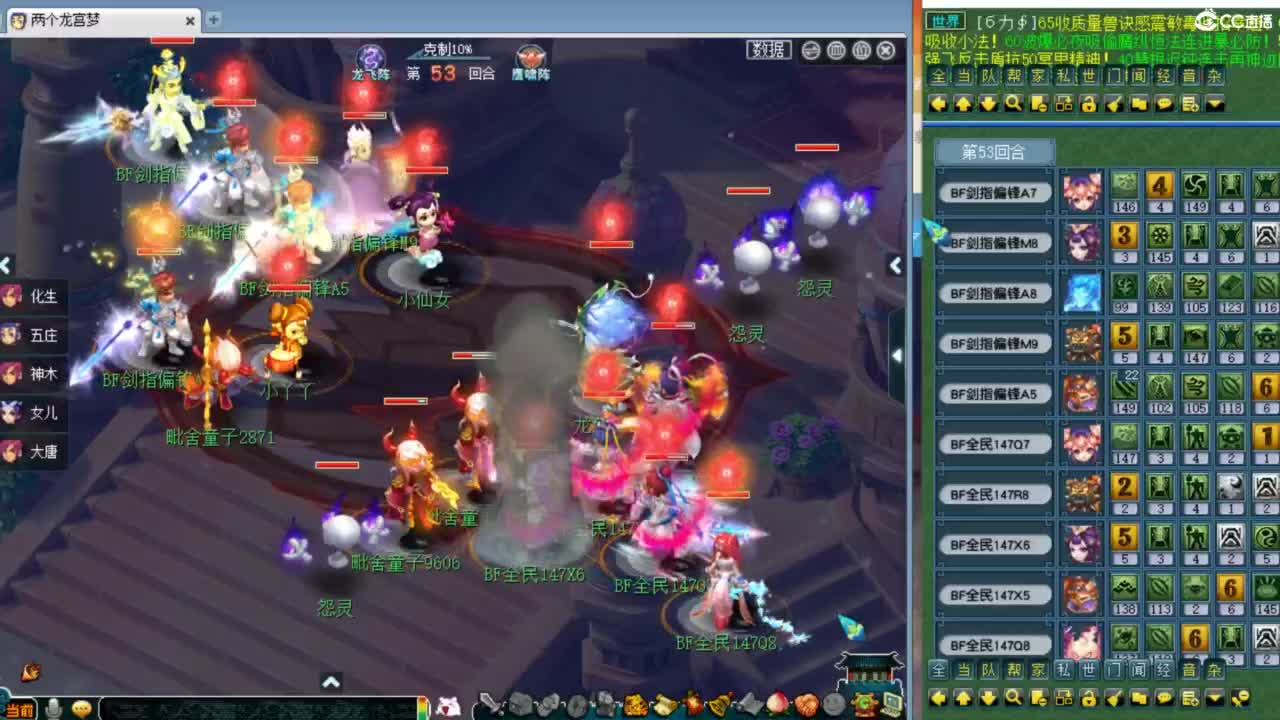Toggle the chat bubble icon in chat toolbar
The height and width of the screenshot is (720, 1280).
(x=1162, y=103)
